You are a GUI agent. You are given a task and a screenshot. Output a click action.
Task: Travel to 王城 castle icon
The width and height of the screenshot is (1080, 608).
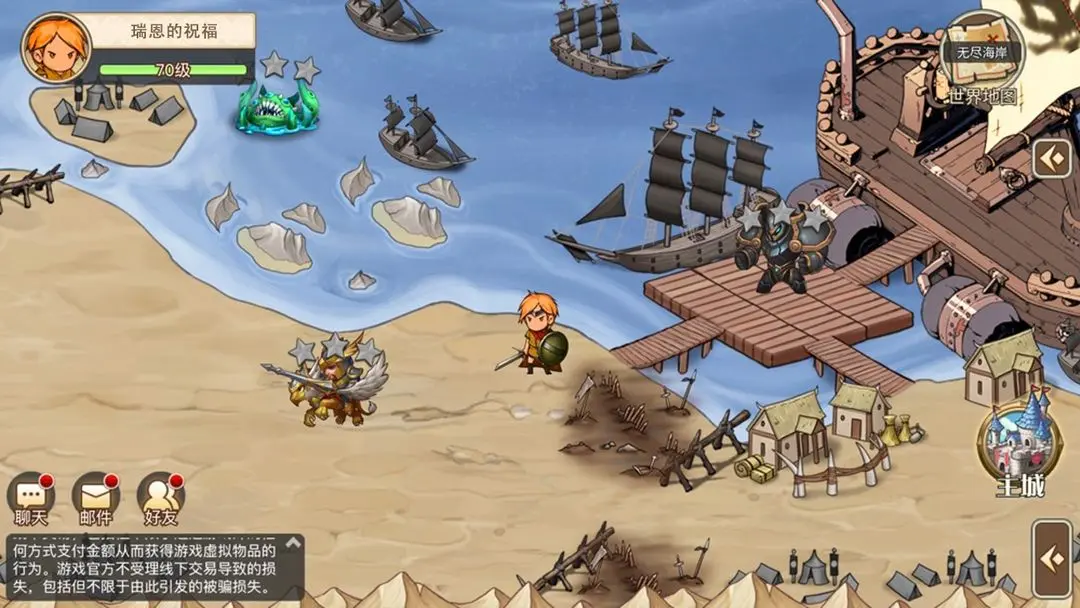coord(1019,441)
